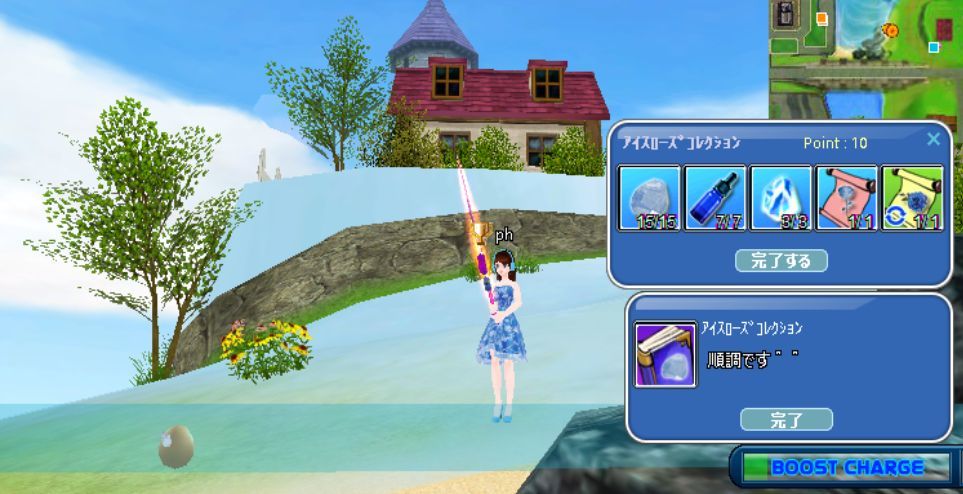
Task: Close the Ice Rose Collection window
Action: point(933,140)
